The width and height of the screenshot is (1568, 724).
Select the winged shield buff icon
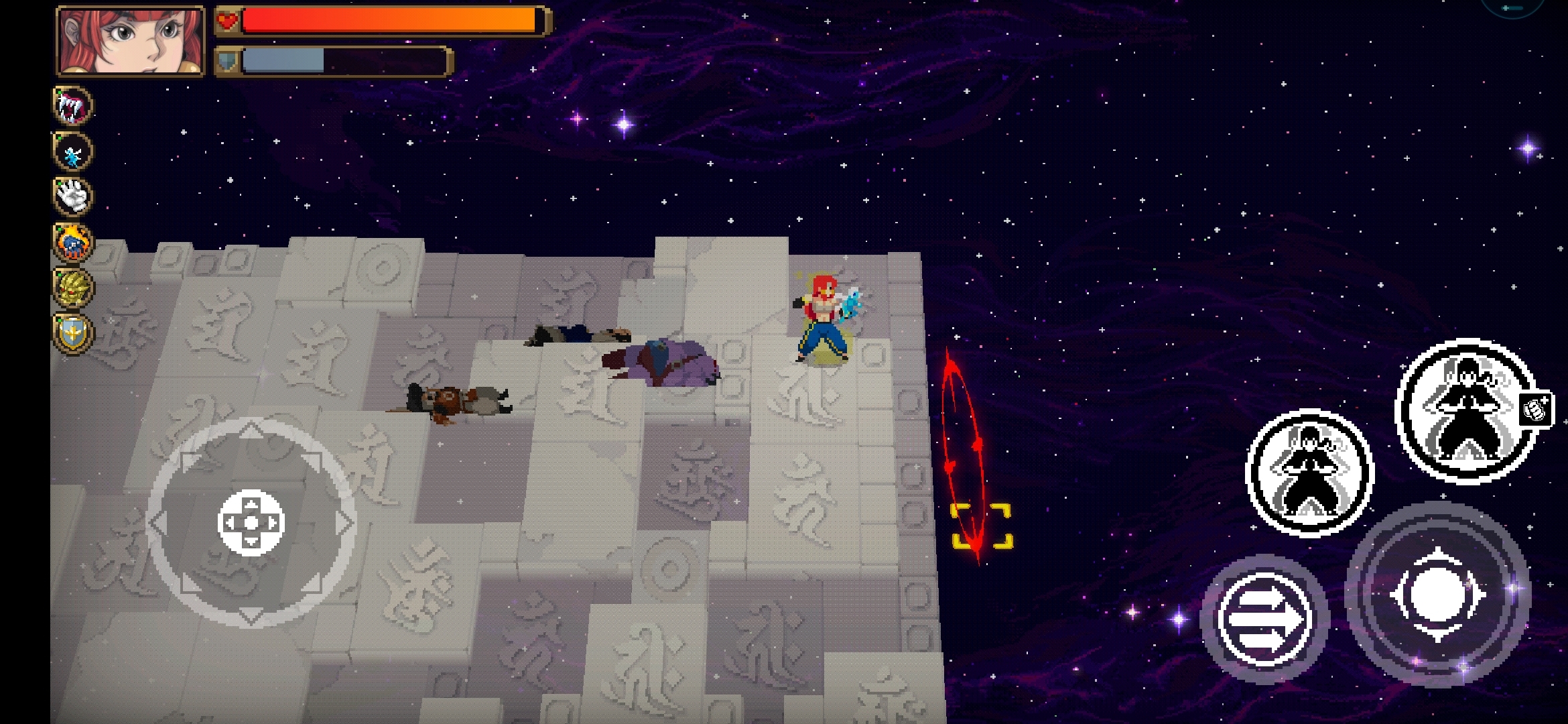[72, 333]
